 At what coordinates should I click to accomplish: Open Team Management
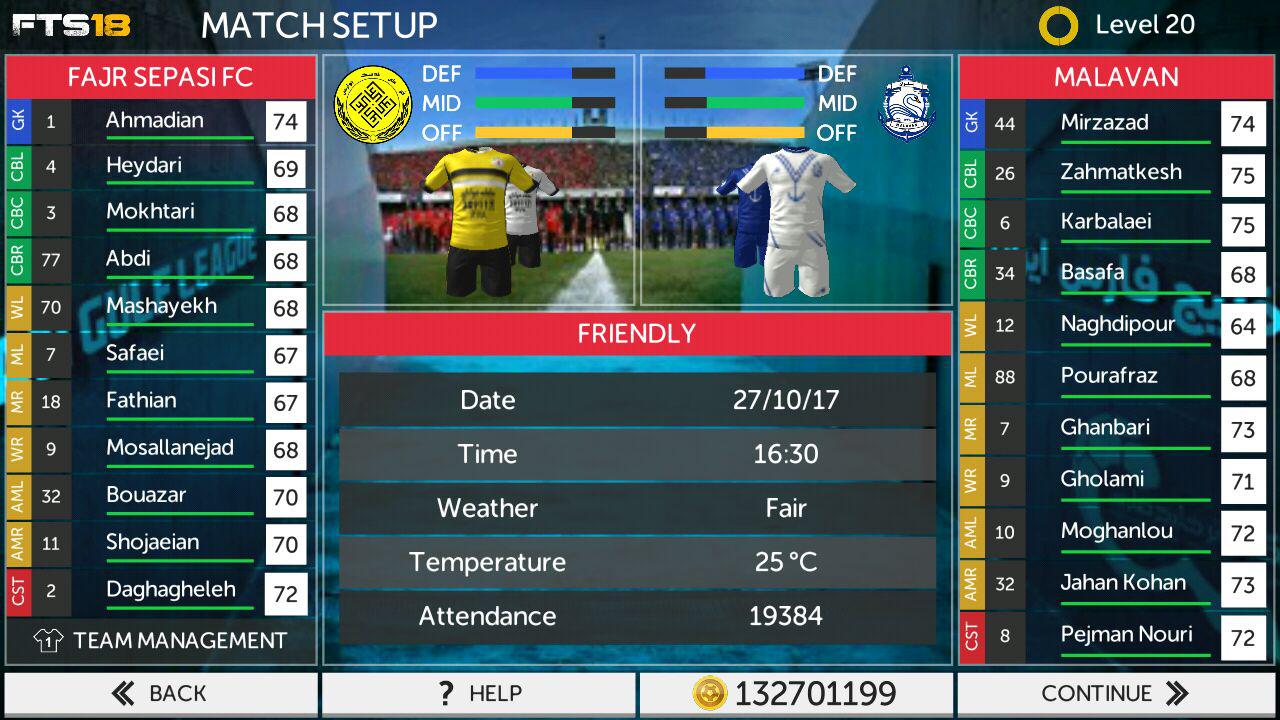pos(160,641)
